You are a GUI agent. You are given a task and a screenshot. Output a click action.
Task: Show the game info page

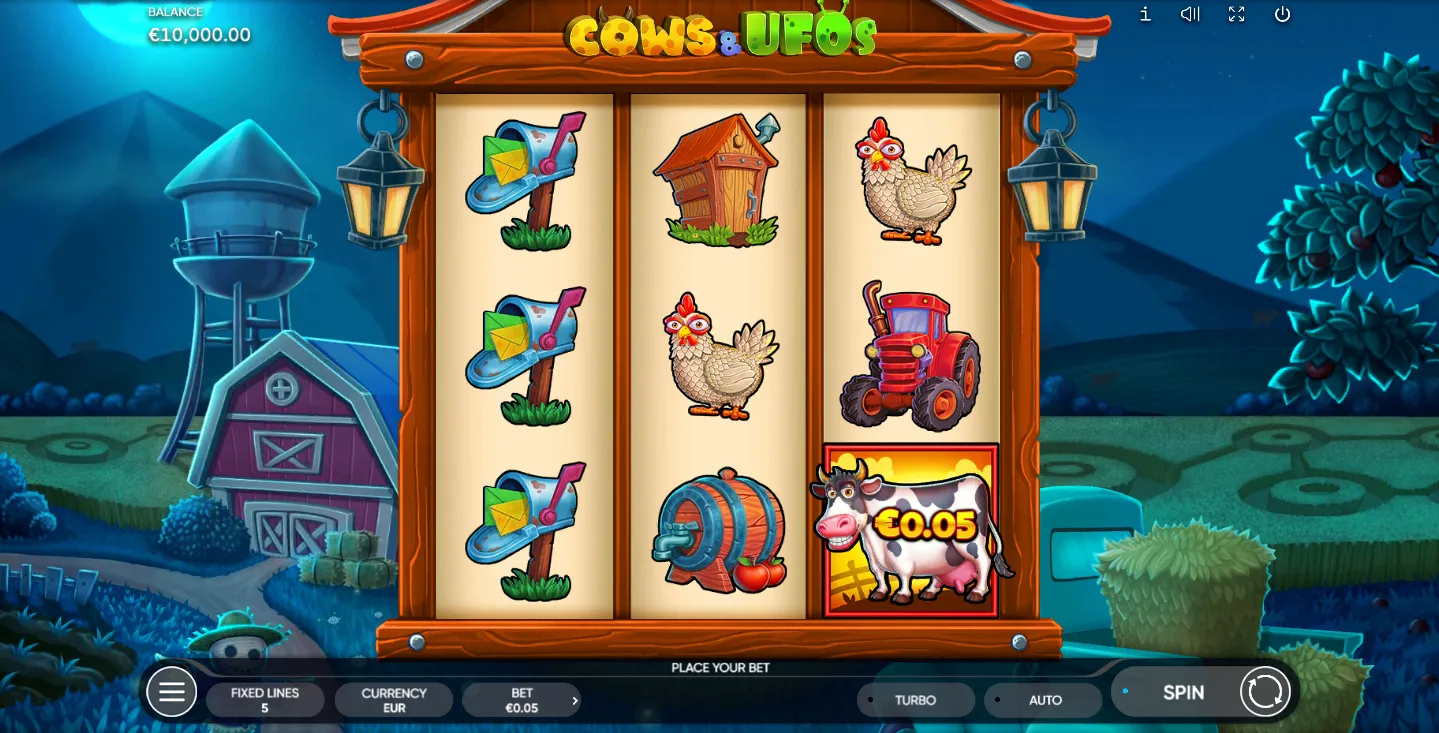click(x=1145, y=14)
